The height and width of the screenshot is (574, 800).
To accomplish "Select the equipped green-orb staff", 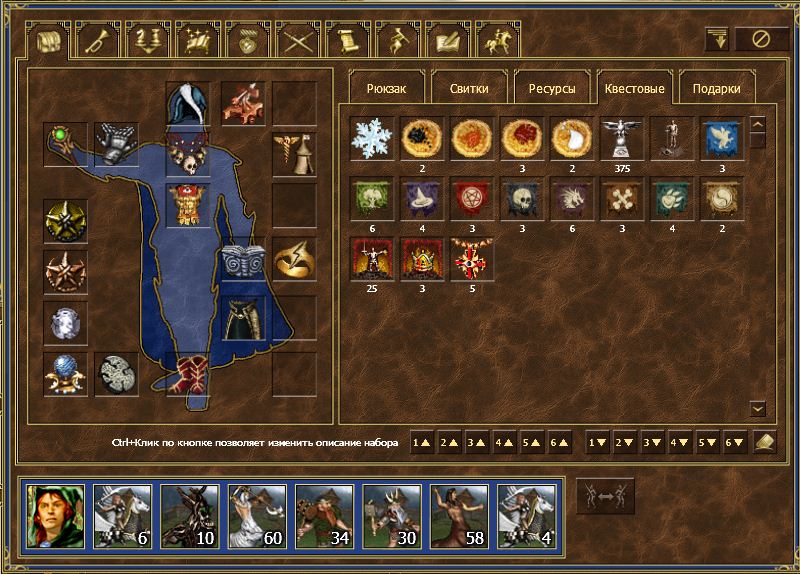I will pyautogui.click(x=65, y=144).
